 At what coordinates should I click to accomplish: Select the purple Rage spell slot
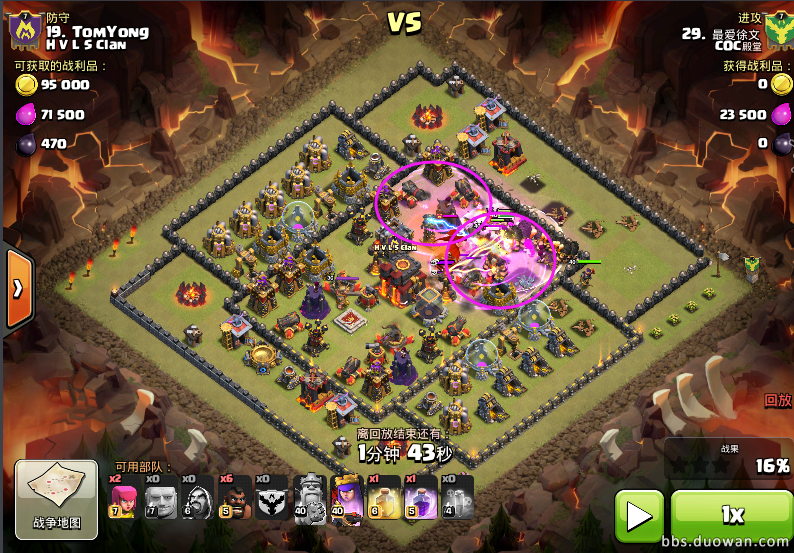pyautogui.click(x=420, y=499)
